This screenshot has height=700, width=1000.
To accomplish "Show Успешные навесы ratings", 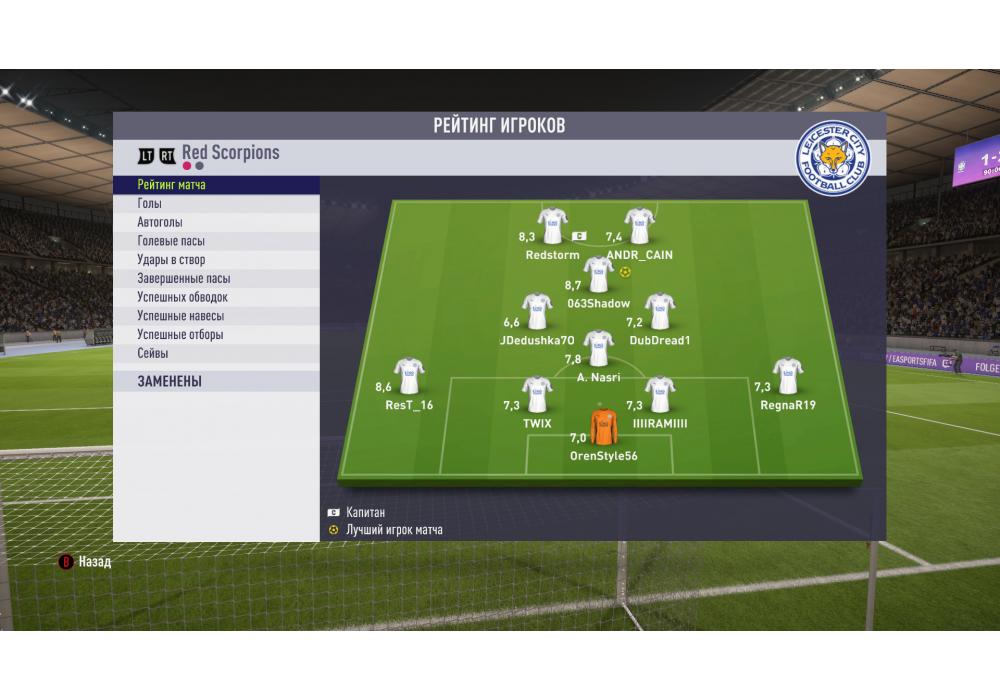I will click(216, 316).
